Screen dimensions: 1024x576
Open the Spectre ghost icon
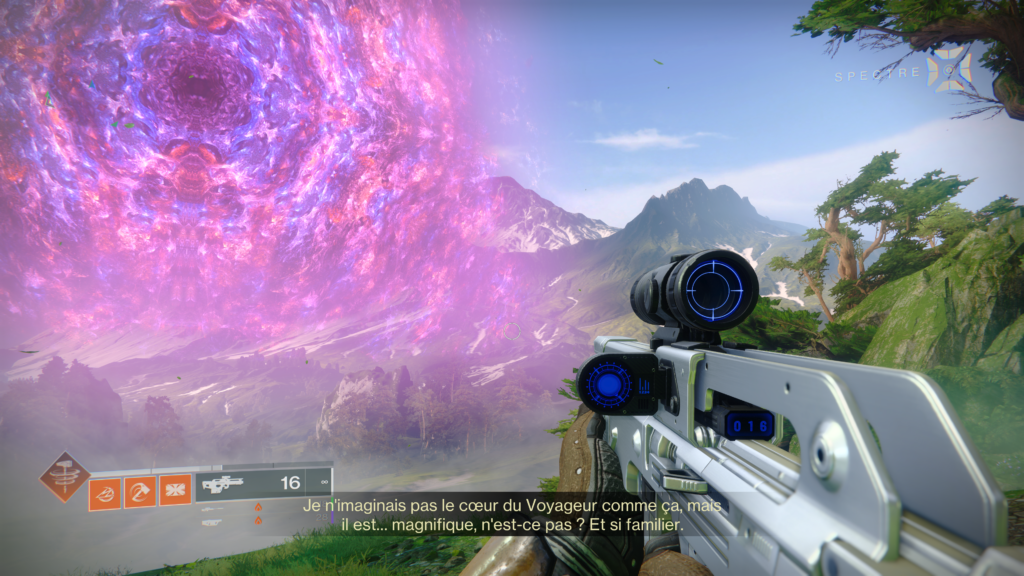pyautogui.click(x=947, y=69)
